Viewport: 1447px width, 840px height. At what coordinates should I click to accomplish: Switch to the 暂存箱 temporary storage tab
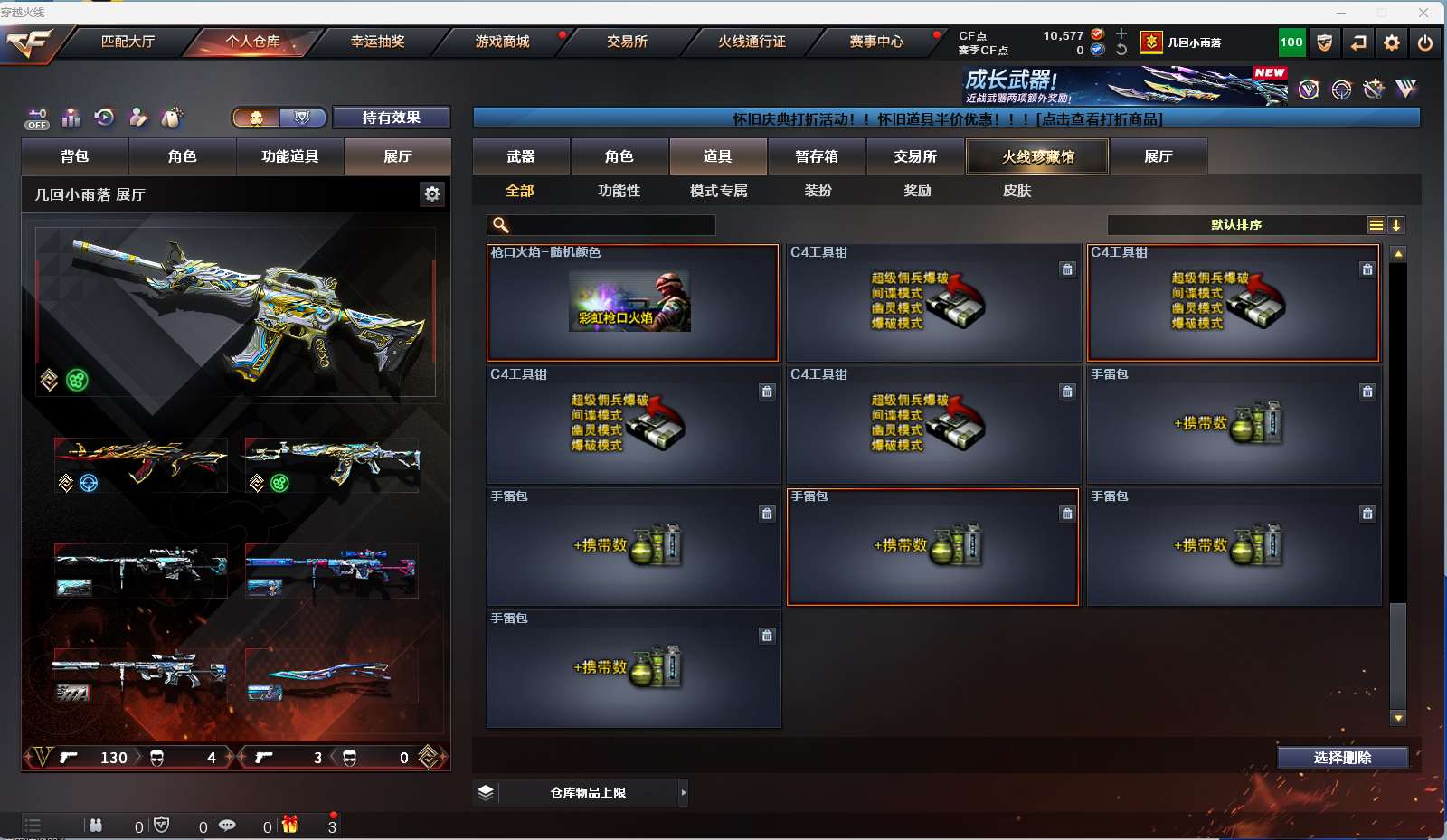[817, 156]
